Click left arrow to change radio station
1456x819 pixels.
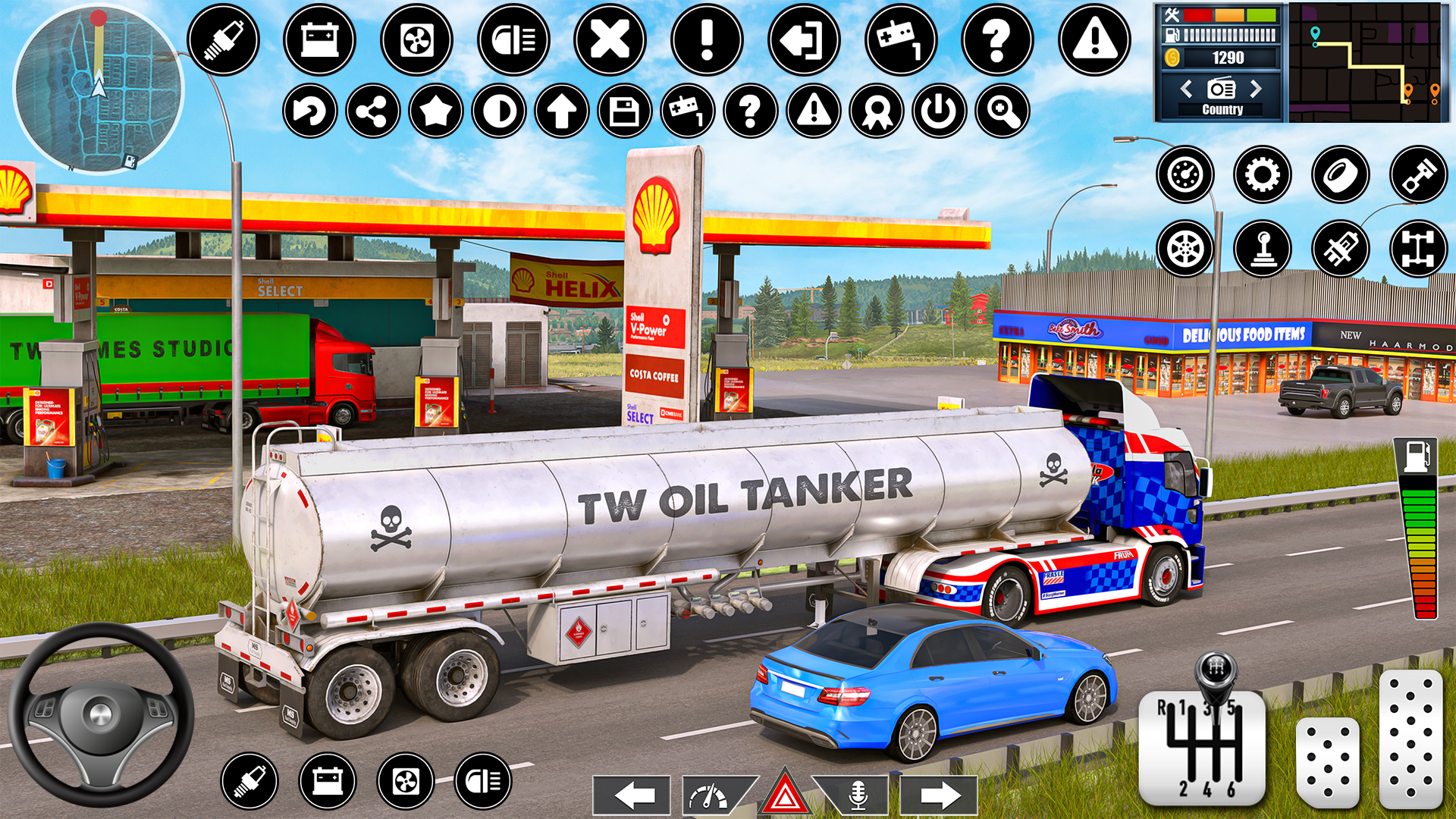coord(1187,89)
